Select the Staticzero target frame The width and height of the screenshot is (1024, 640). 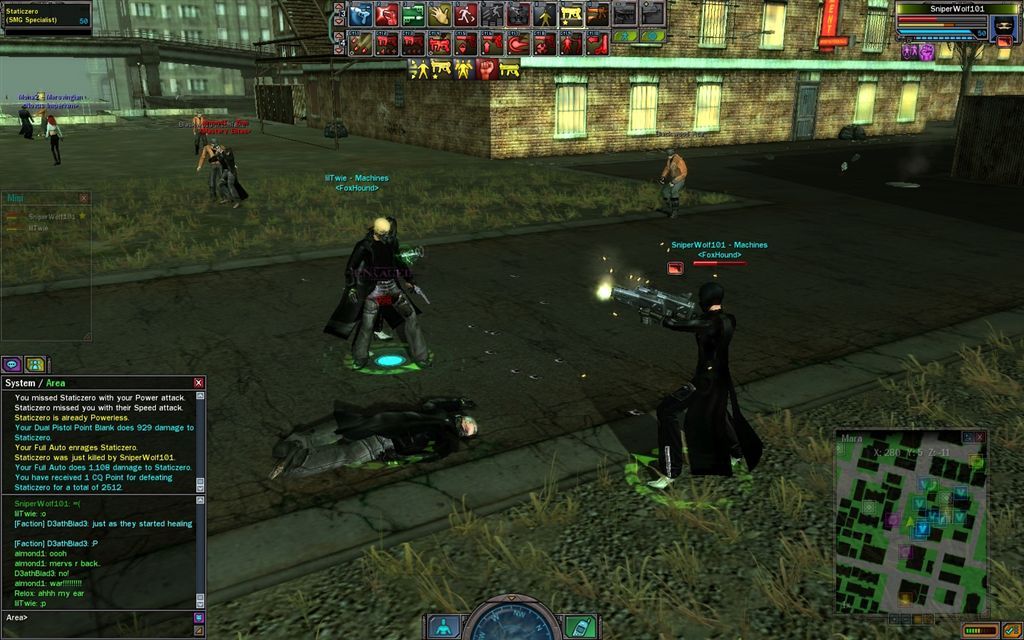(46, 18)
